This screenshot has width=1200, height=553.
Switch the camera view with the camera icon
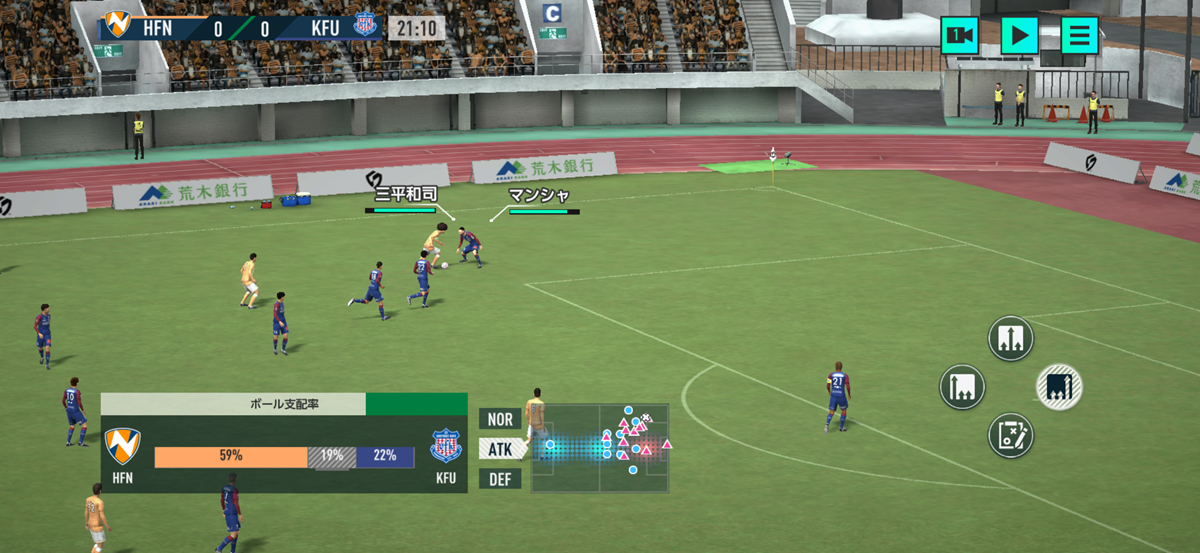[959, 36]
